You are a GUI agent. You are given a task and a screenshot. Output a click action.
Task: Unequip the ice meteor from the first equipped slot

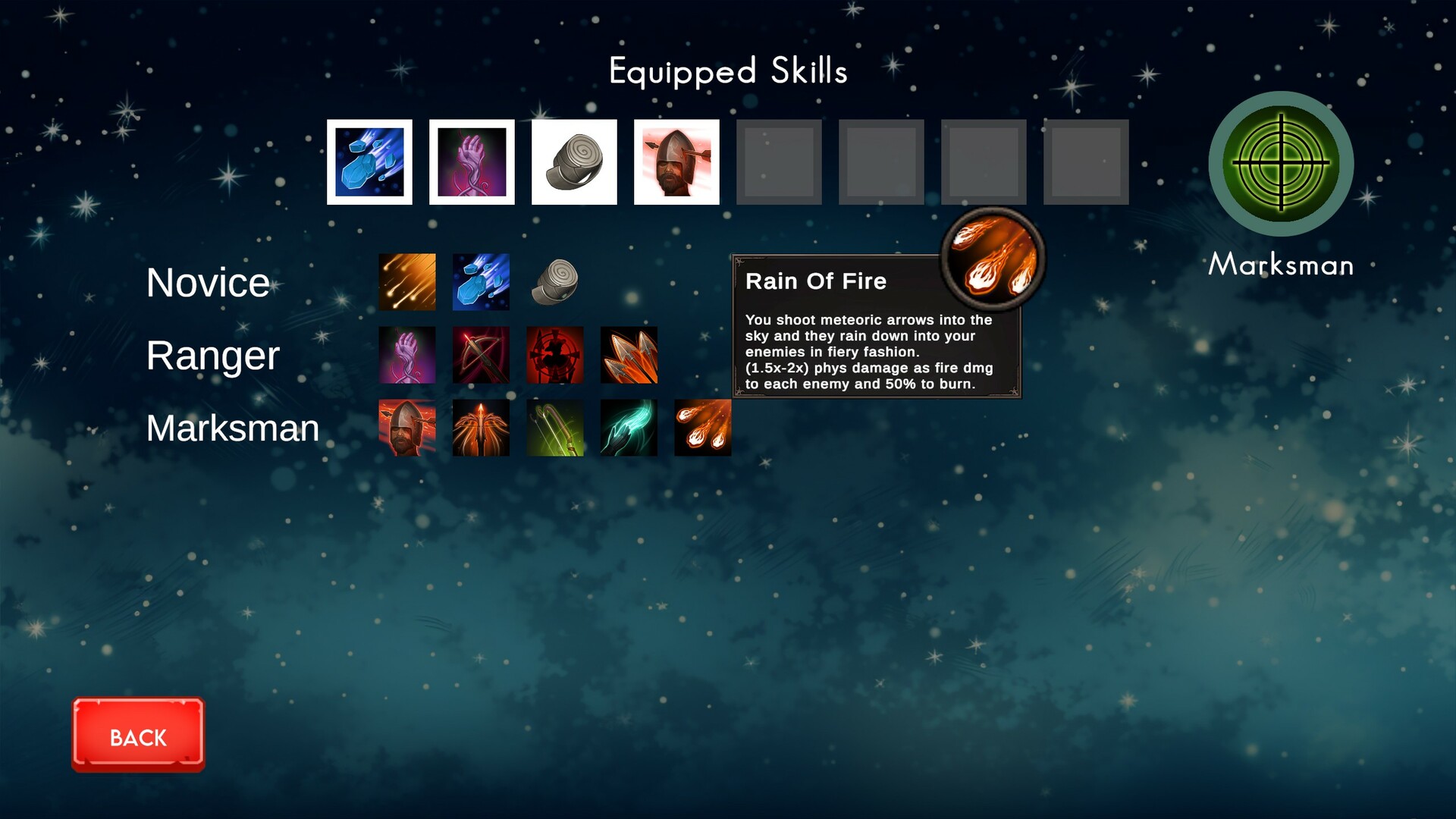pyautogui.click(x=369, y=162)
